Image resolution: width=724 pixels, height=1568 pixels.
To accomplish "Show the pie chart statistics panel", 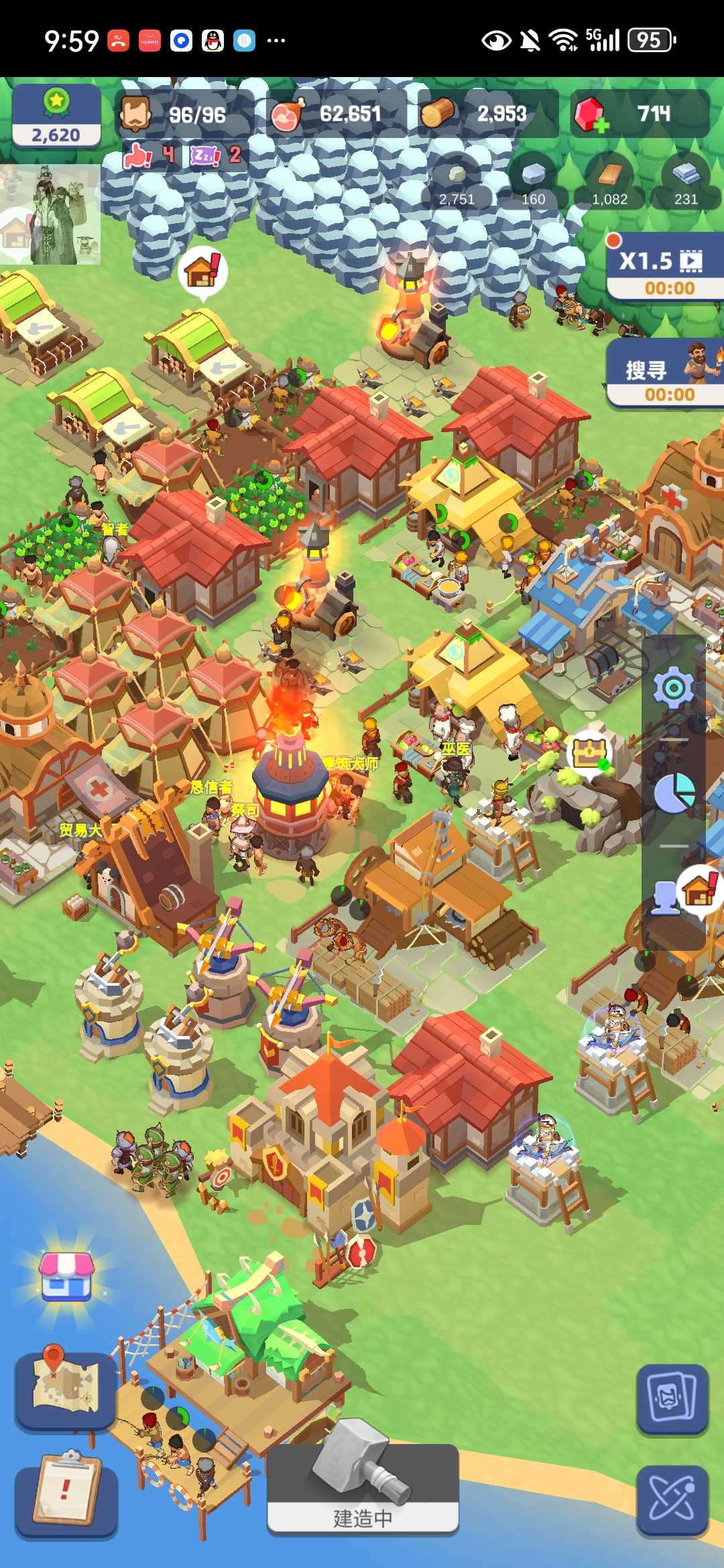I will (x=673, y=793).
